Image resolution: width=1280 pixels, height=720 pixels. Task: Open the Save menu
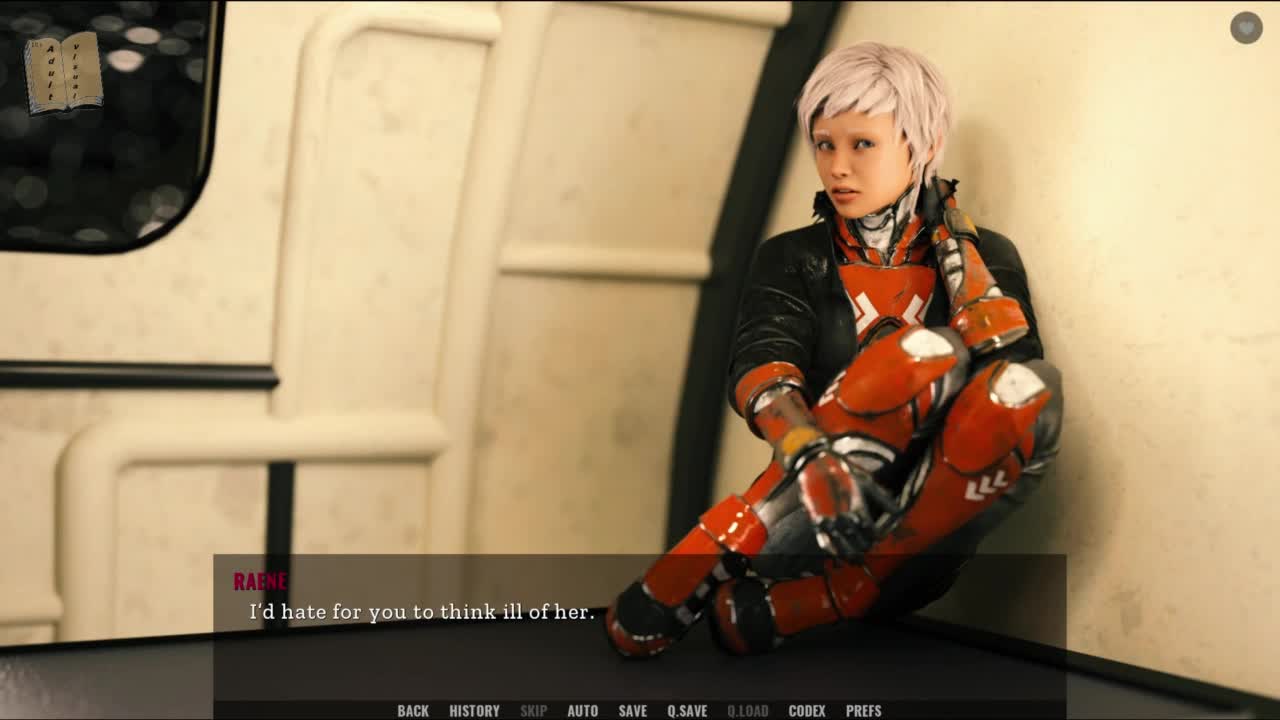click(632, 711)
